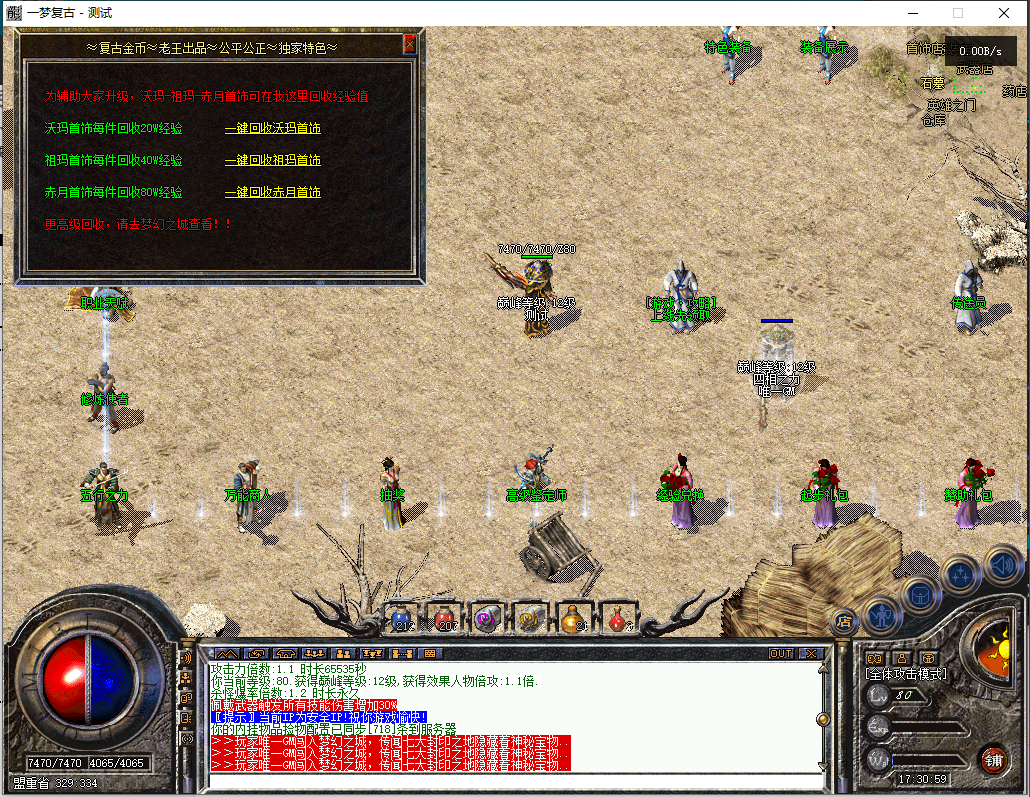Select 一键回收祖玛首饰 link
Image resolution: width=1030 pixels, height=797 pixels.
(272, 160)
